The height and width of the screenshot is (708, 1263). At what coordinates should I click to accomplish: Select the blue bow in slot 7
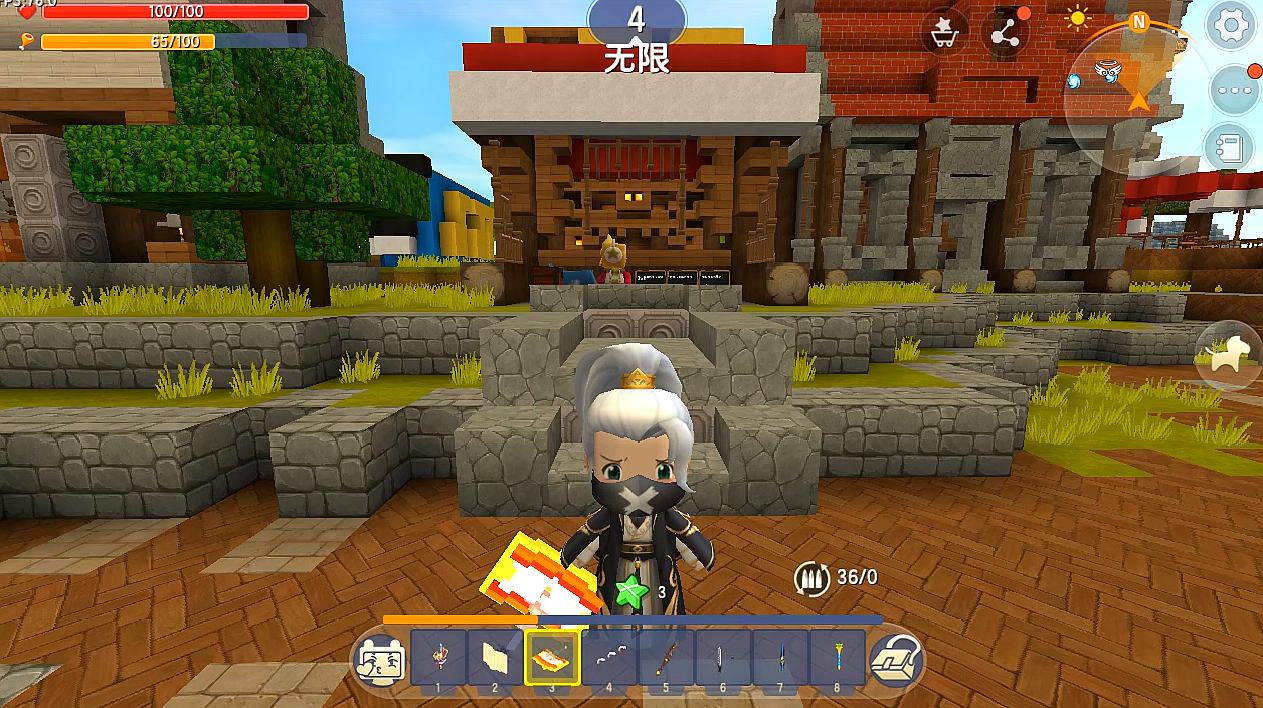click(780, 658)
